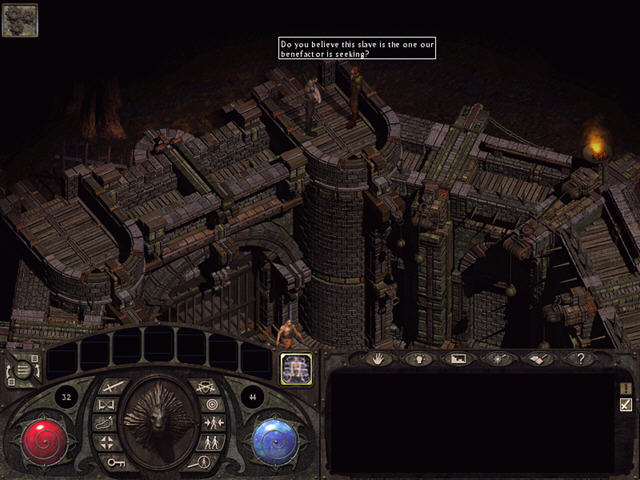This screenshot has width=640, height=480.
Task: Click the crossed-out helmet button
Action: click(x=206, y=386)
